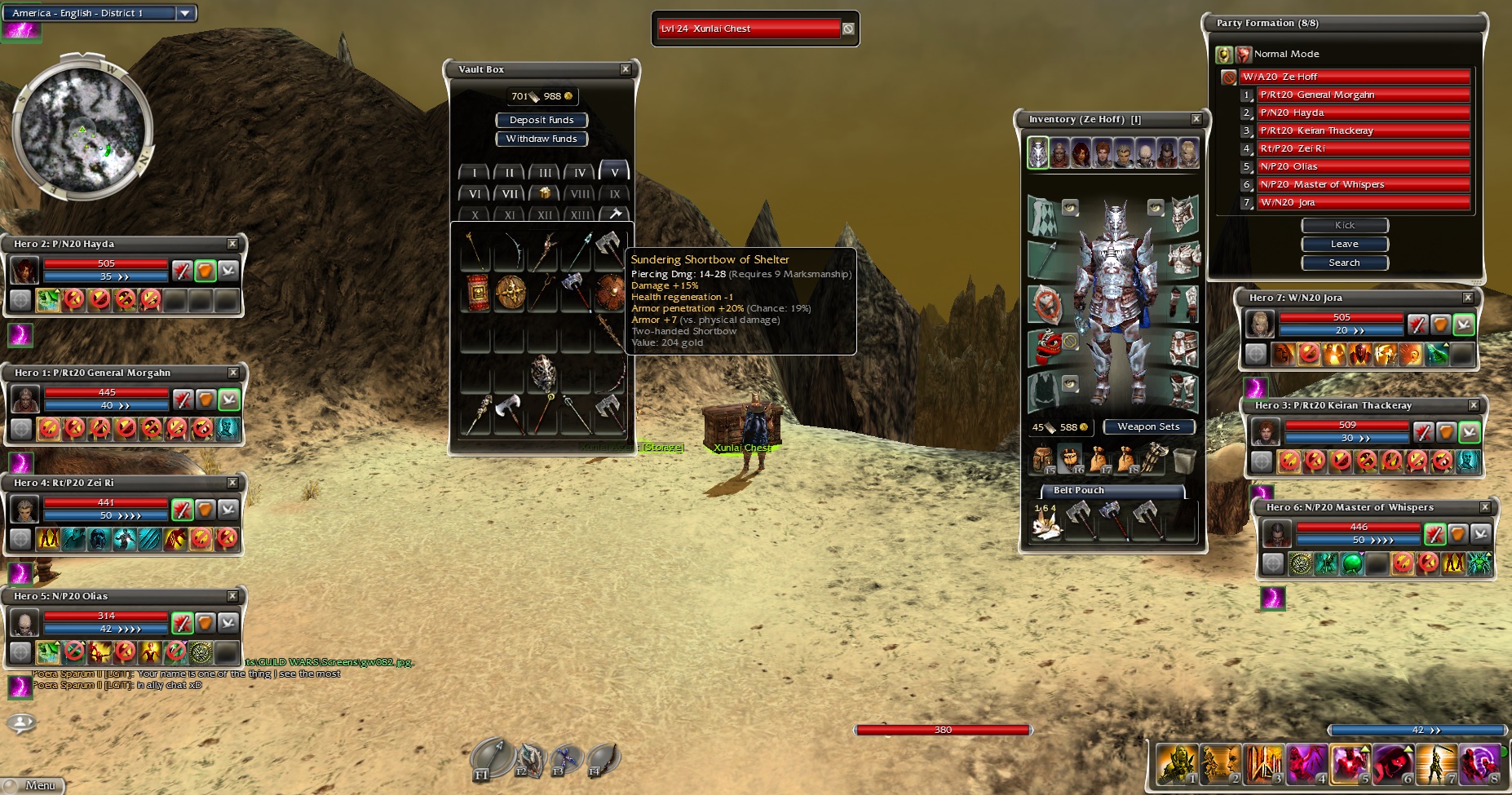Open vault storage tab II
1512x795 pixels.
tap(510, 173)
